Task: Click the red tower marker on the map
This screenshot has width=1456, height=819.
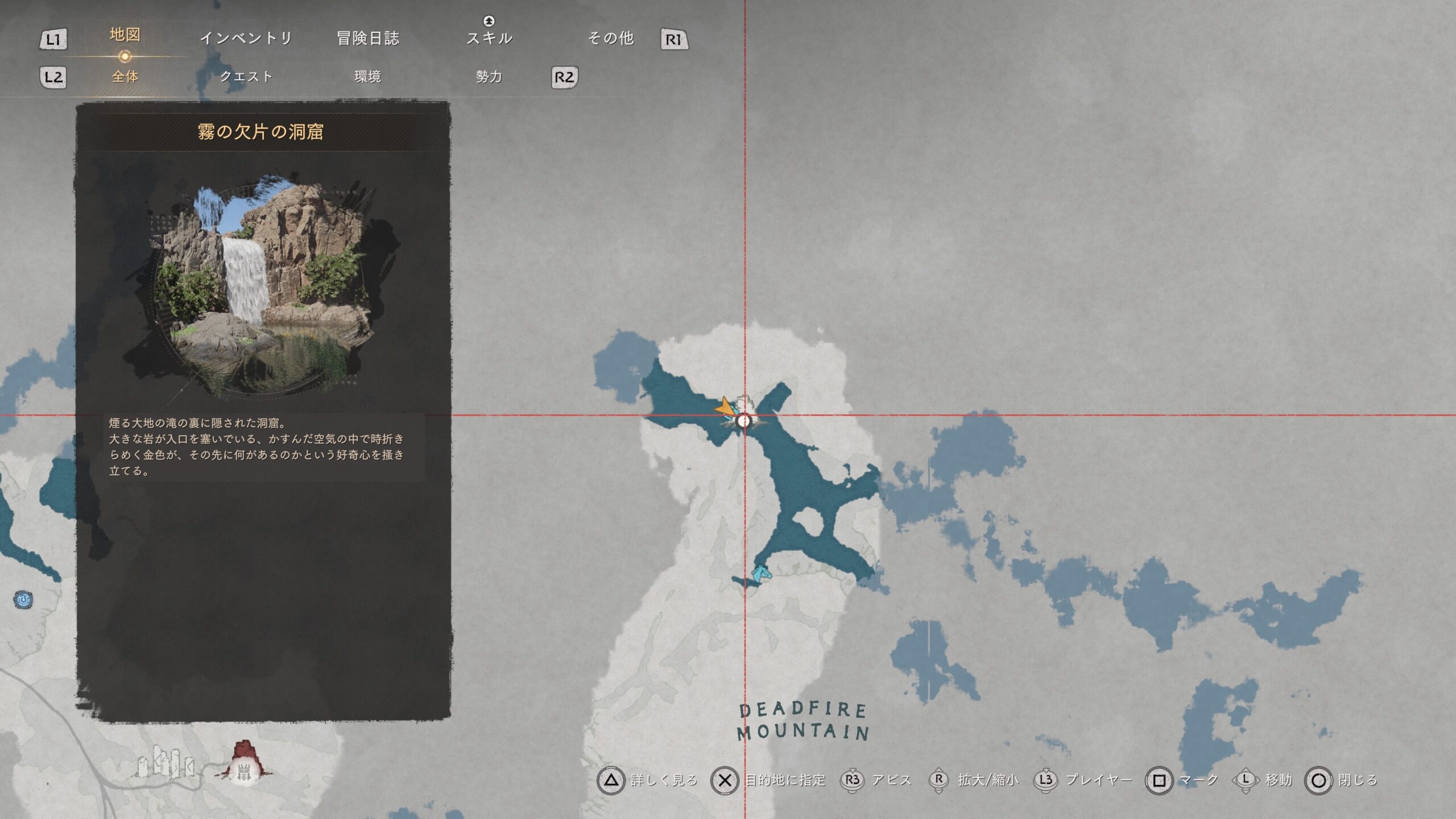Action: [245, 760]
